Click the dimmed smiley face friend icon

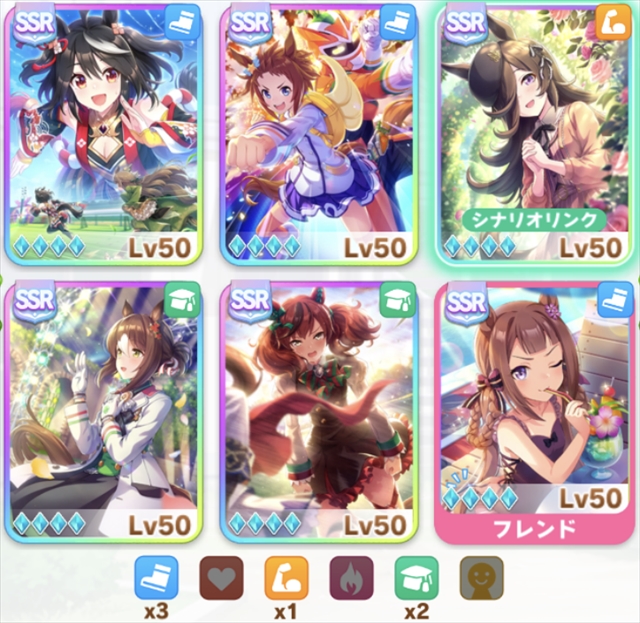(x=481, y=578)
